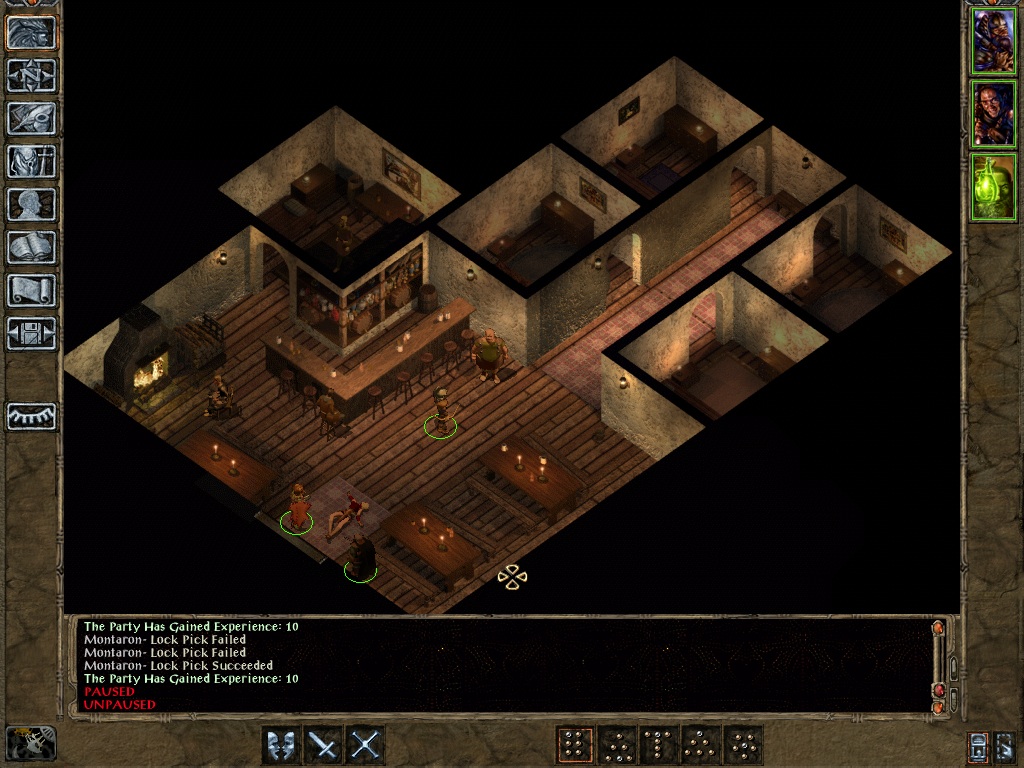Image resolution: width=1024 pixels, height=768 pixels.
Task: Open the mage spellbook with the open-book button
Action: point(32,247)
